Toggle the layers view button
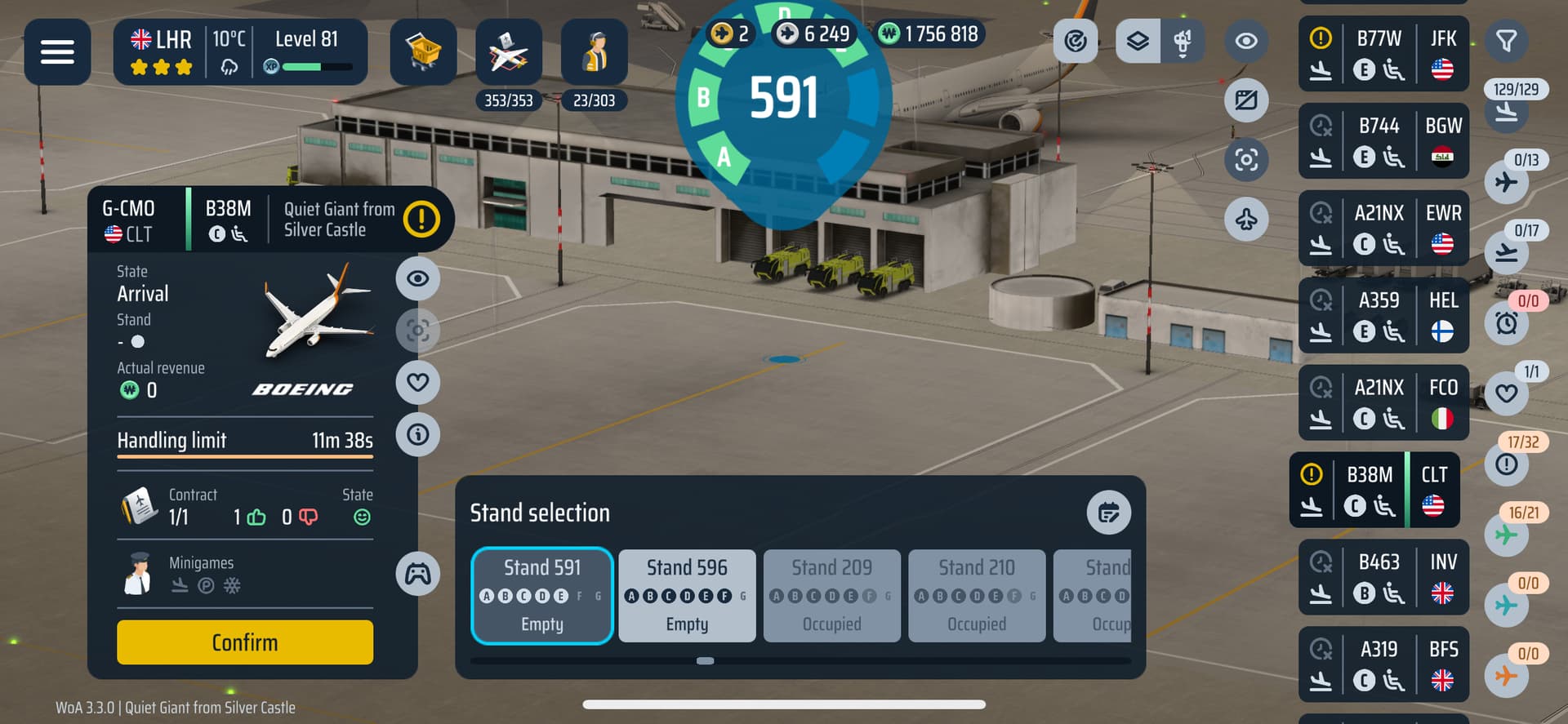 click(x=1138, y=41)
